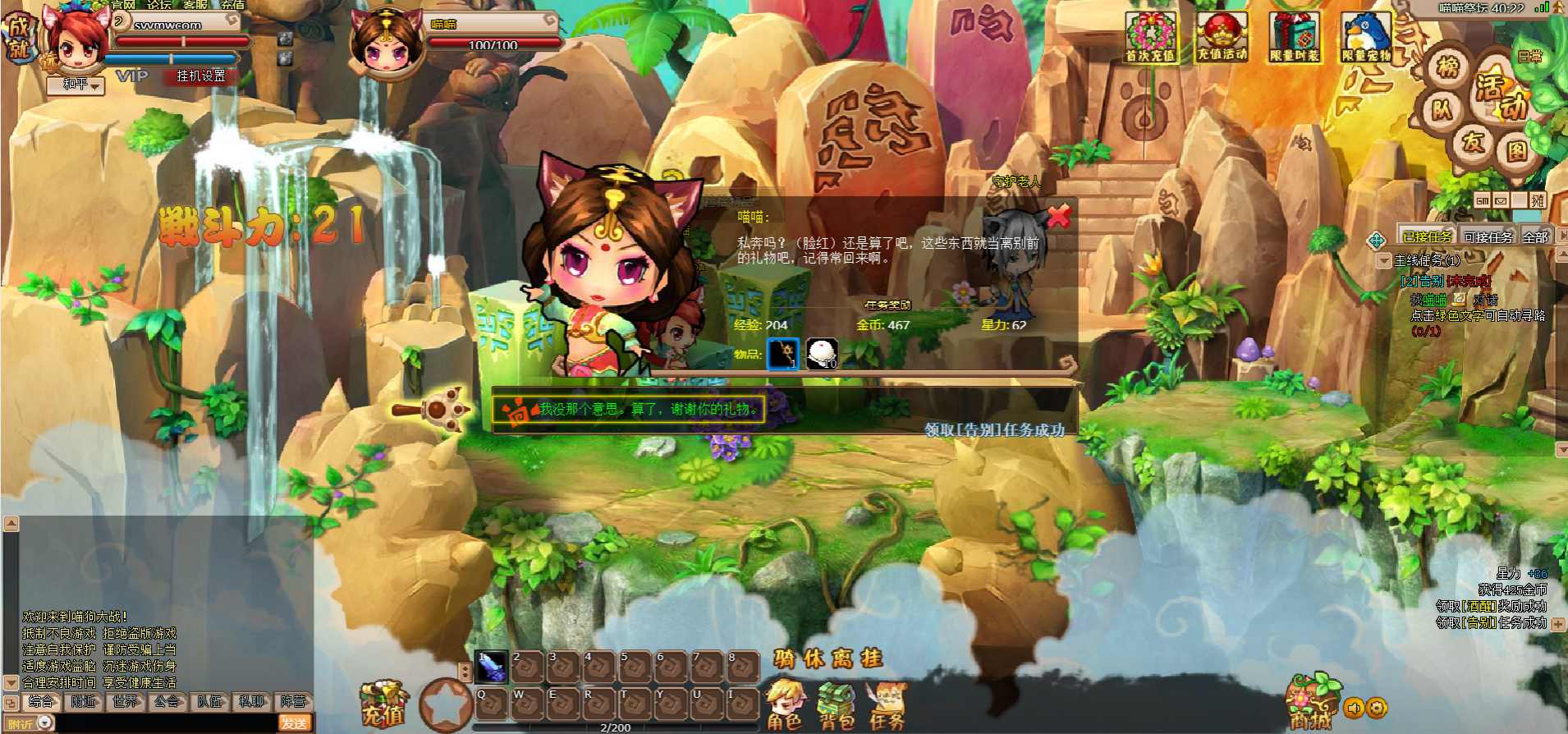The width and height of the screenshot is (1568, 734).
Task: Select the blue crystal skill in slot 1
Action: (x=492, y=667)
